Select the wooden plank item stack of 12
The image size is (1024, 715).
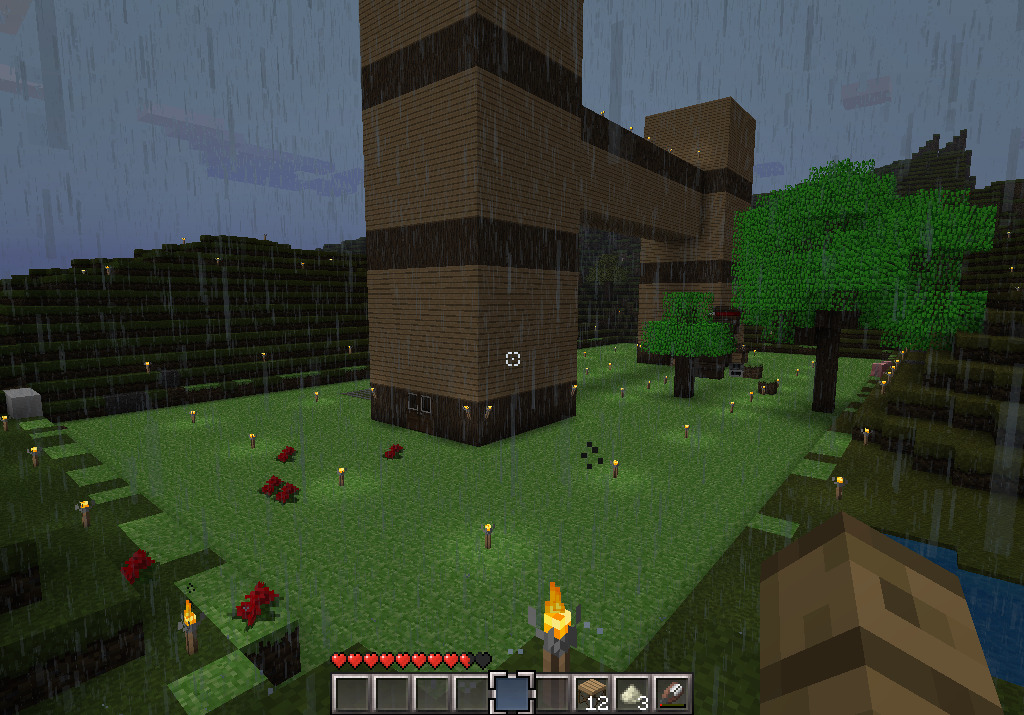click(x=592, y=693)
